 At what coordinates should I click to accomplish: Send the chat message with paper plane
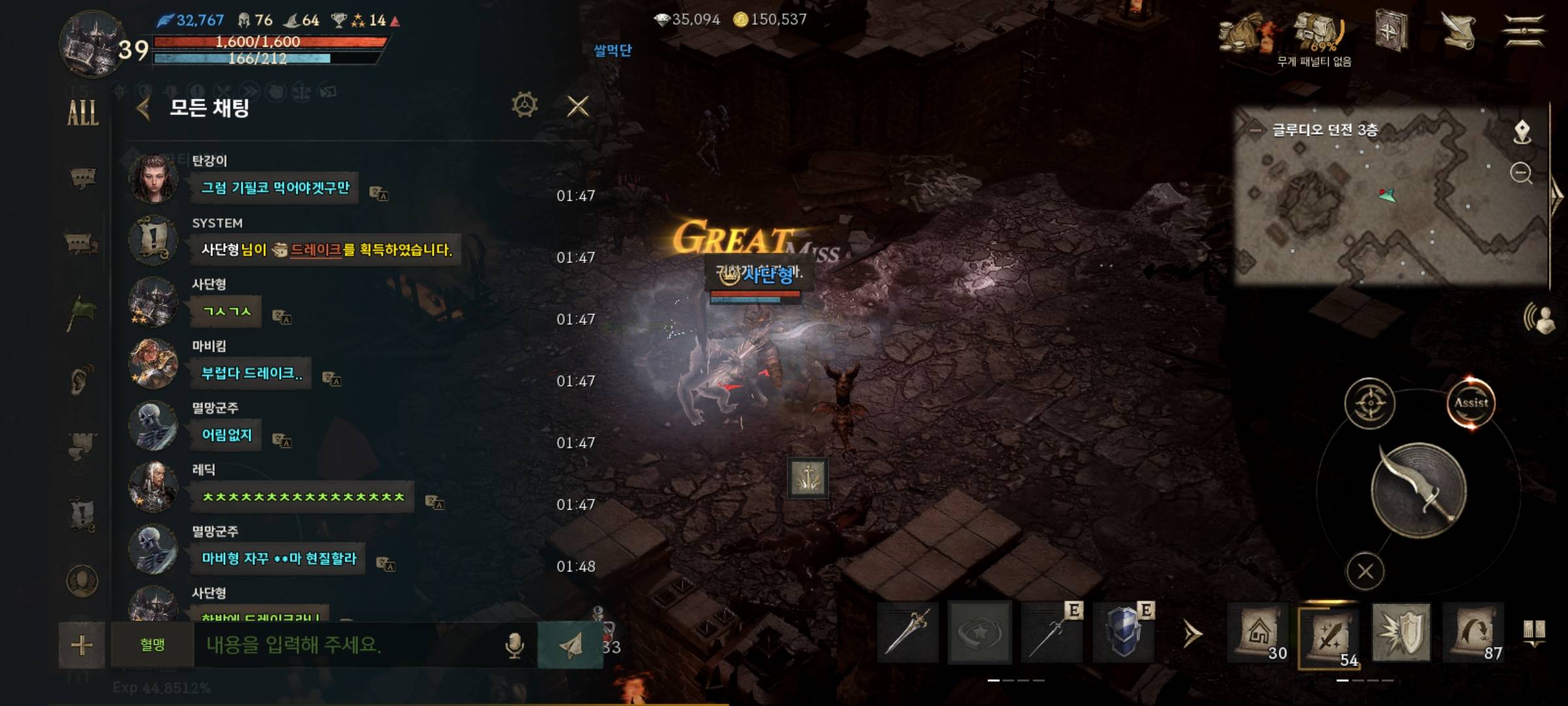tap(570, 645)
